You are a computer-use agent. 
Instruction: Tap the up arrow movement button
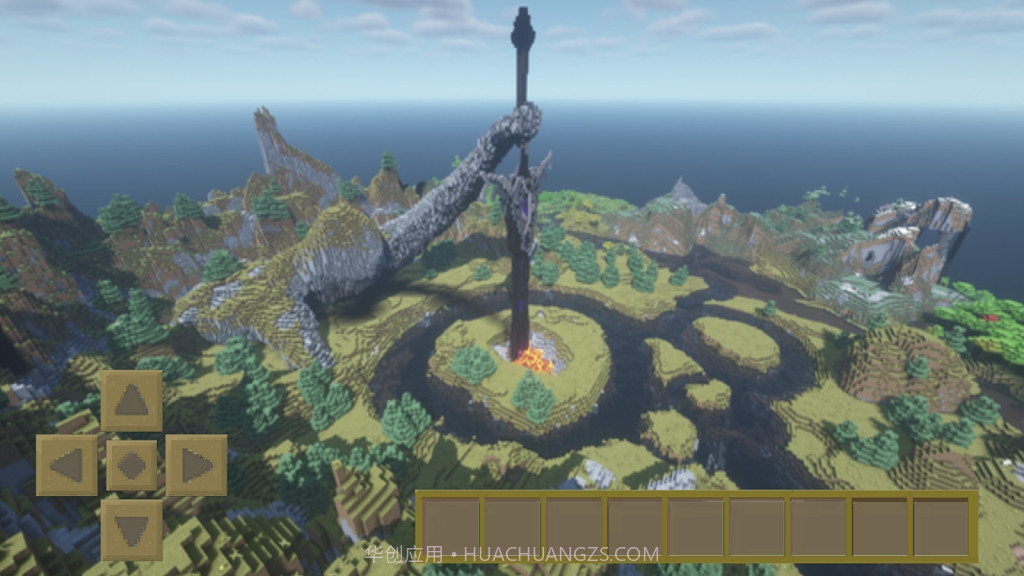(131, 401)
